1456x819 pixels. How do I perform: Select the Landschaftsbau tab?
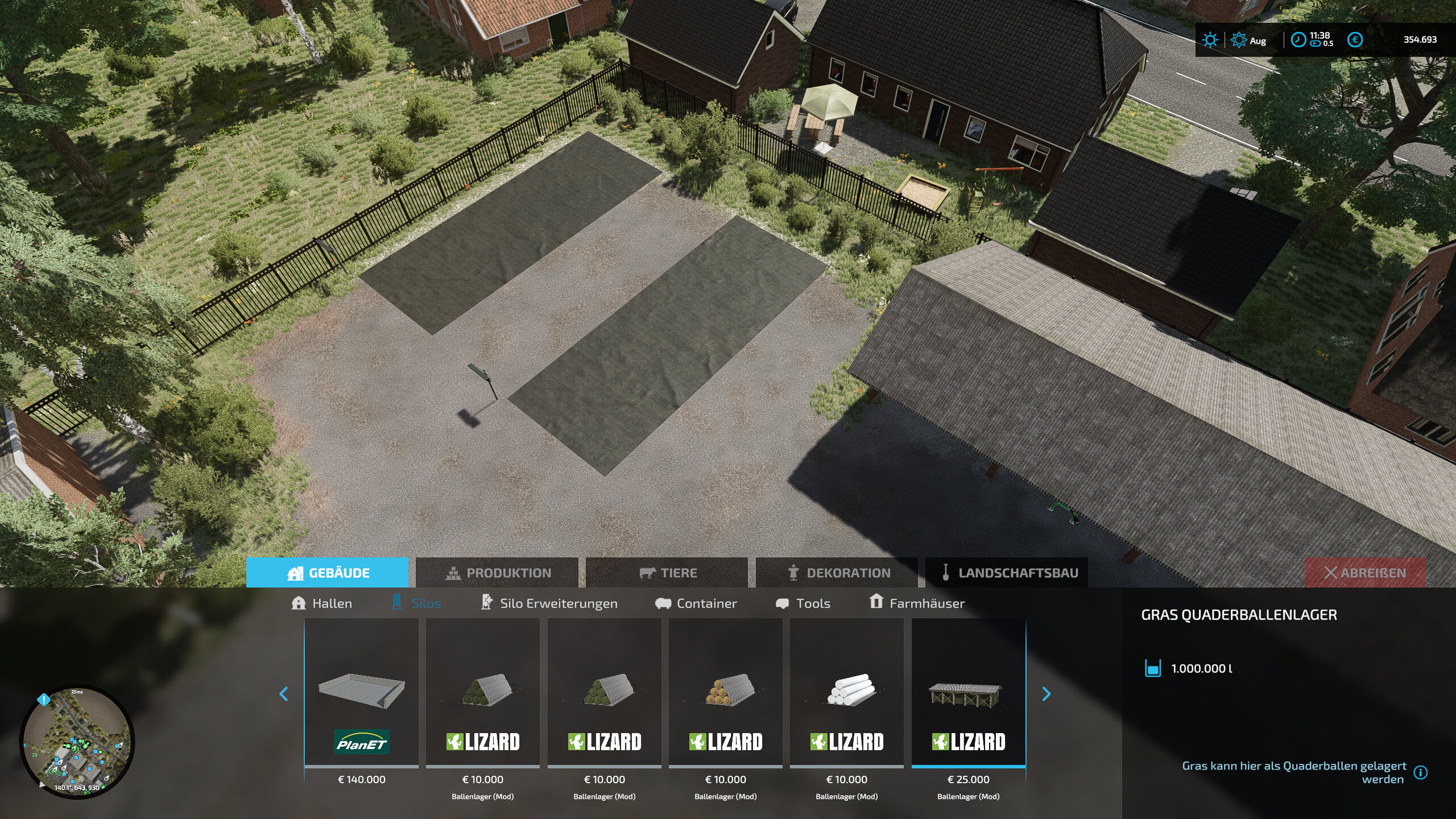point(1008,573)
